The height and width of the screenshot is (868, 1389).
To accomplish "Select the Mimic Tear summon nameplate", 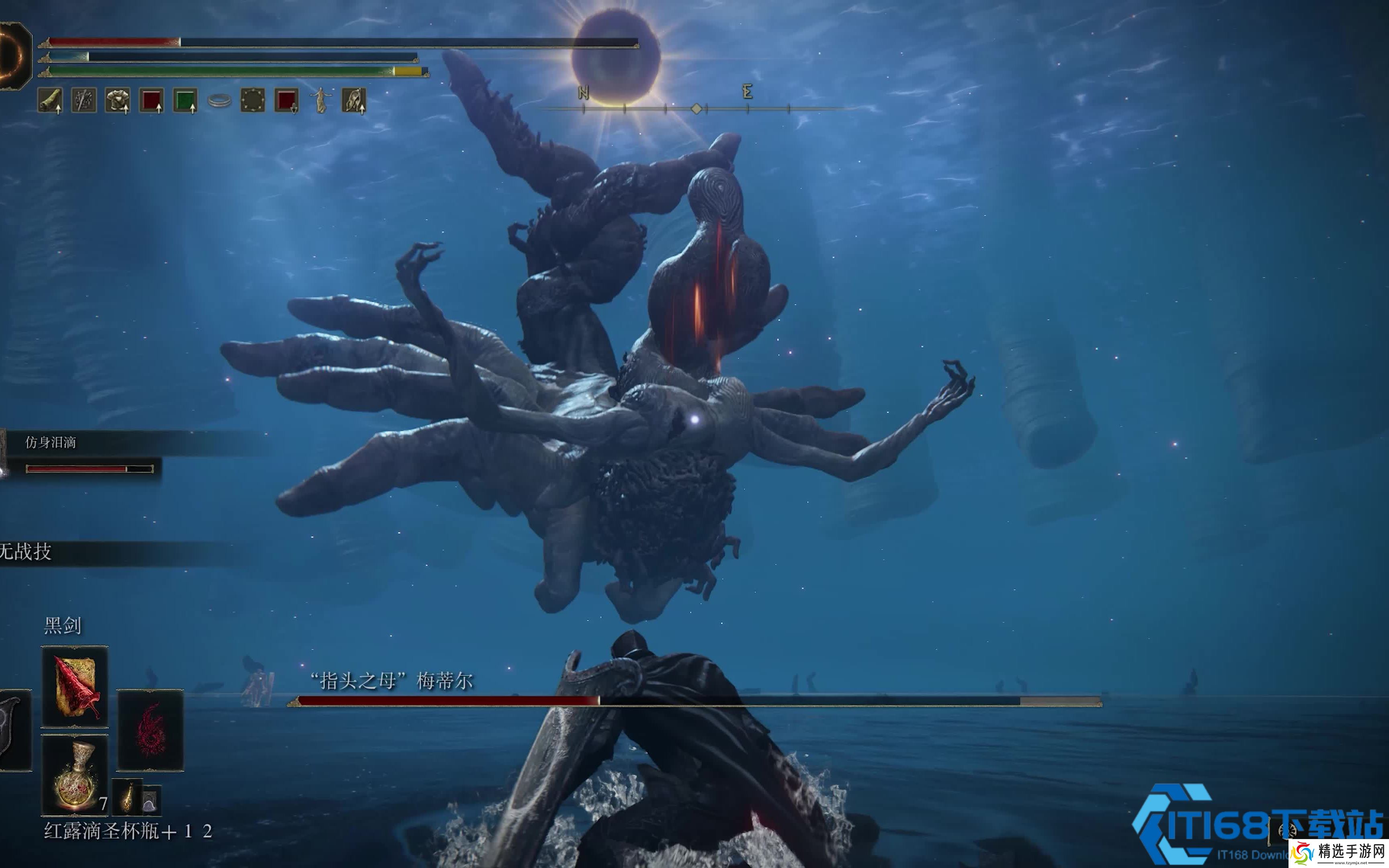I will click(x=51, y=442).
